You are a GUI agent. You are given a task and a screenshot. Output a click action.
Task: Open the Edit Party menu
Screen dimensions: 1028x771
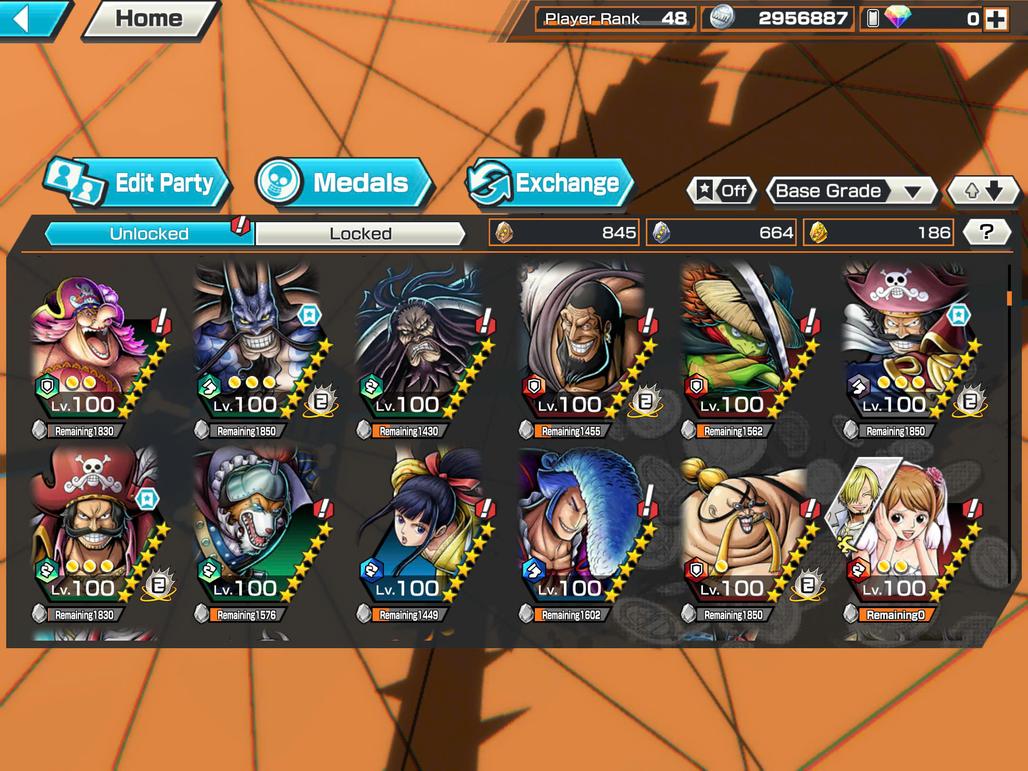138,183
